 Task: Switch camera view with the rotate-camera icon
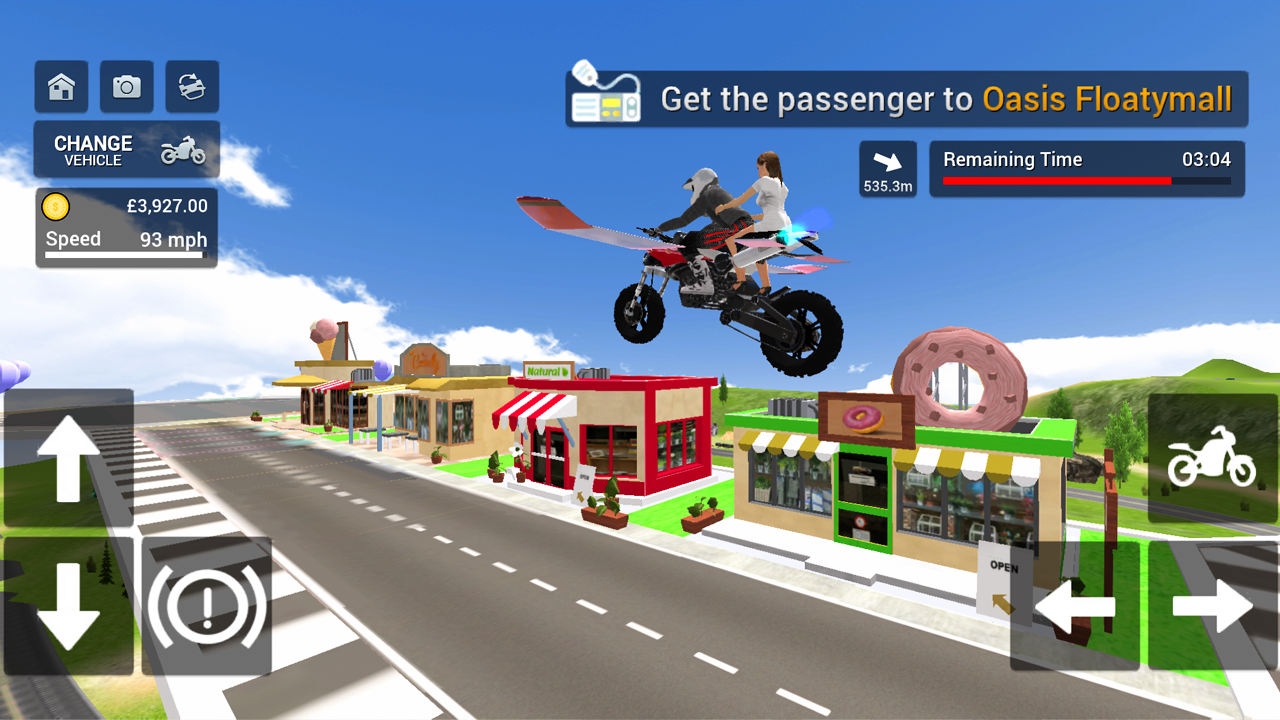pos(191,86)
